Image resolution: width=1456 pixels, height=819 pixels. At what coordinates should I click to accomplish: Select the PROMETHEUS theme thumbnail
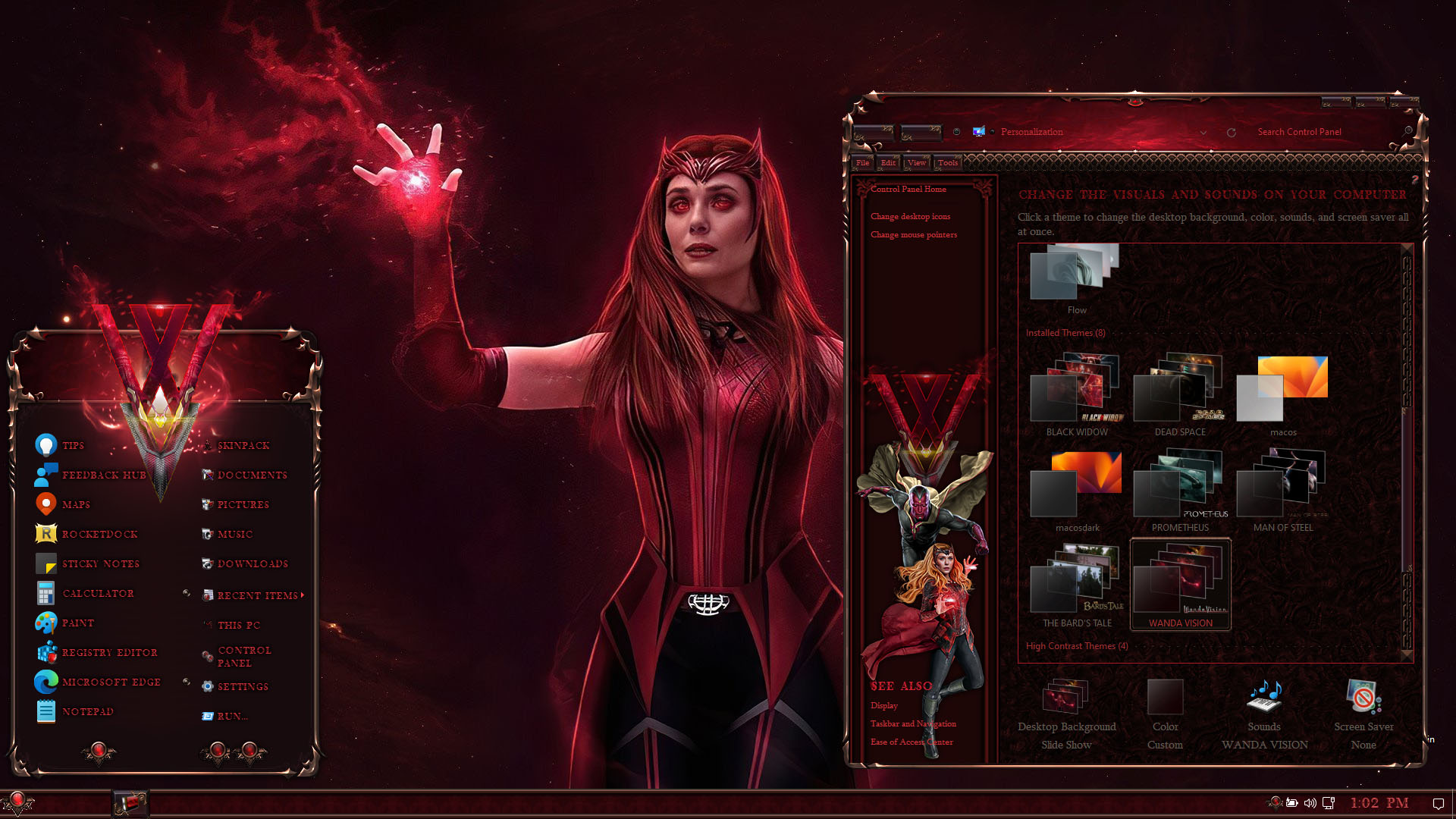click(x=1179, y=485)
